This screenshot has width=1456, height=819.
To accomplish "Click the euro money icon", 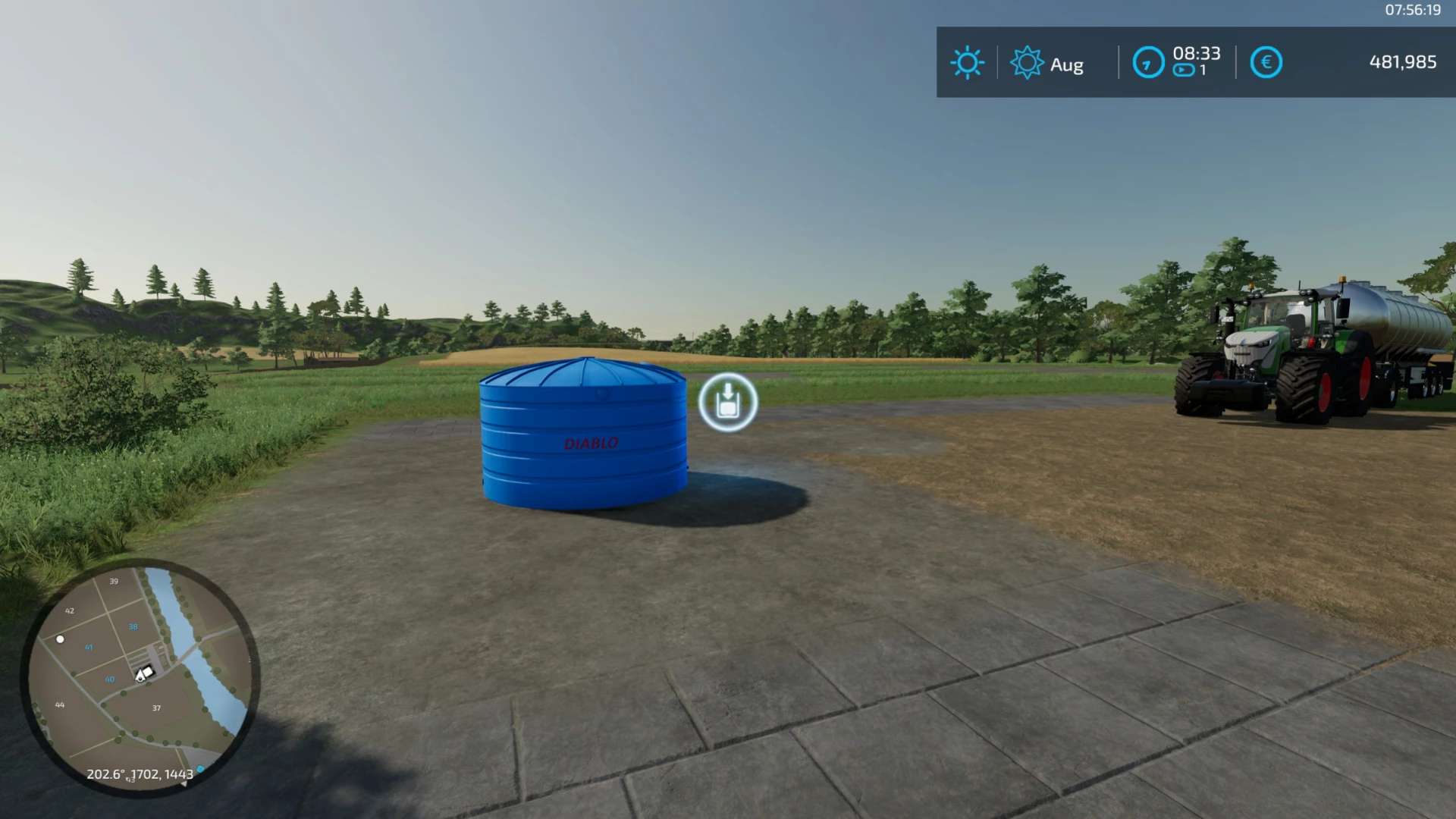I will (x=1266, y=62).
